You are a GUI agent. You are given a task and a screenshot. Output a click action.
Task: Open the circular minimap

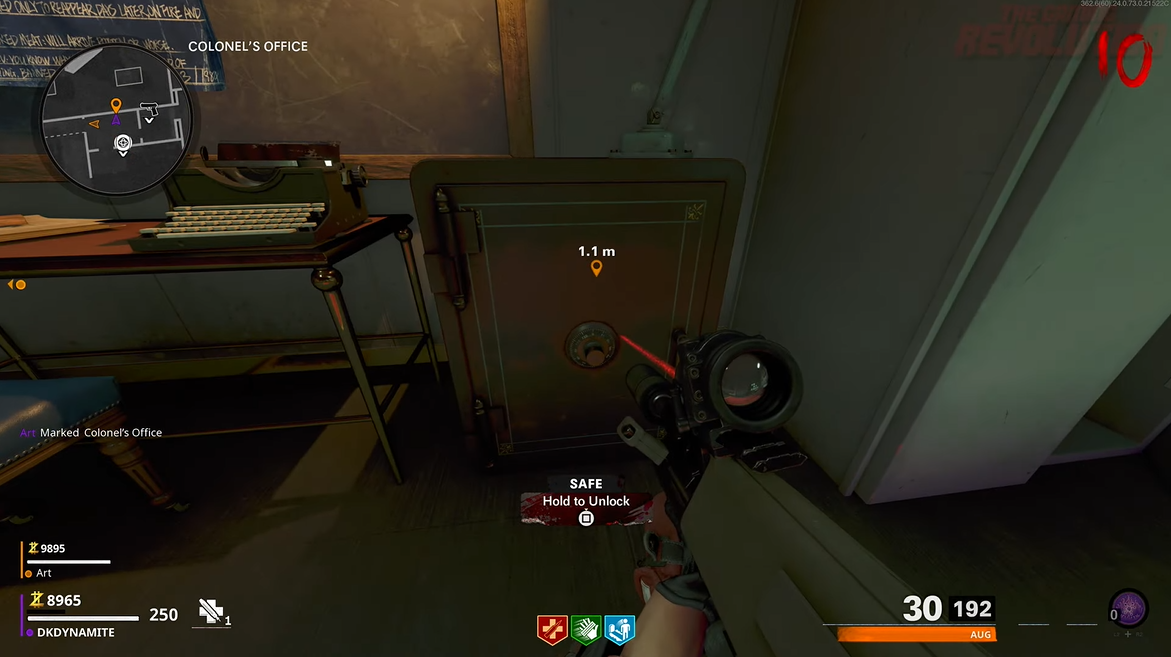(x=116, y=120)
